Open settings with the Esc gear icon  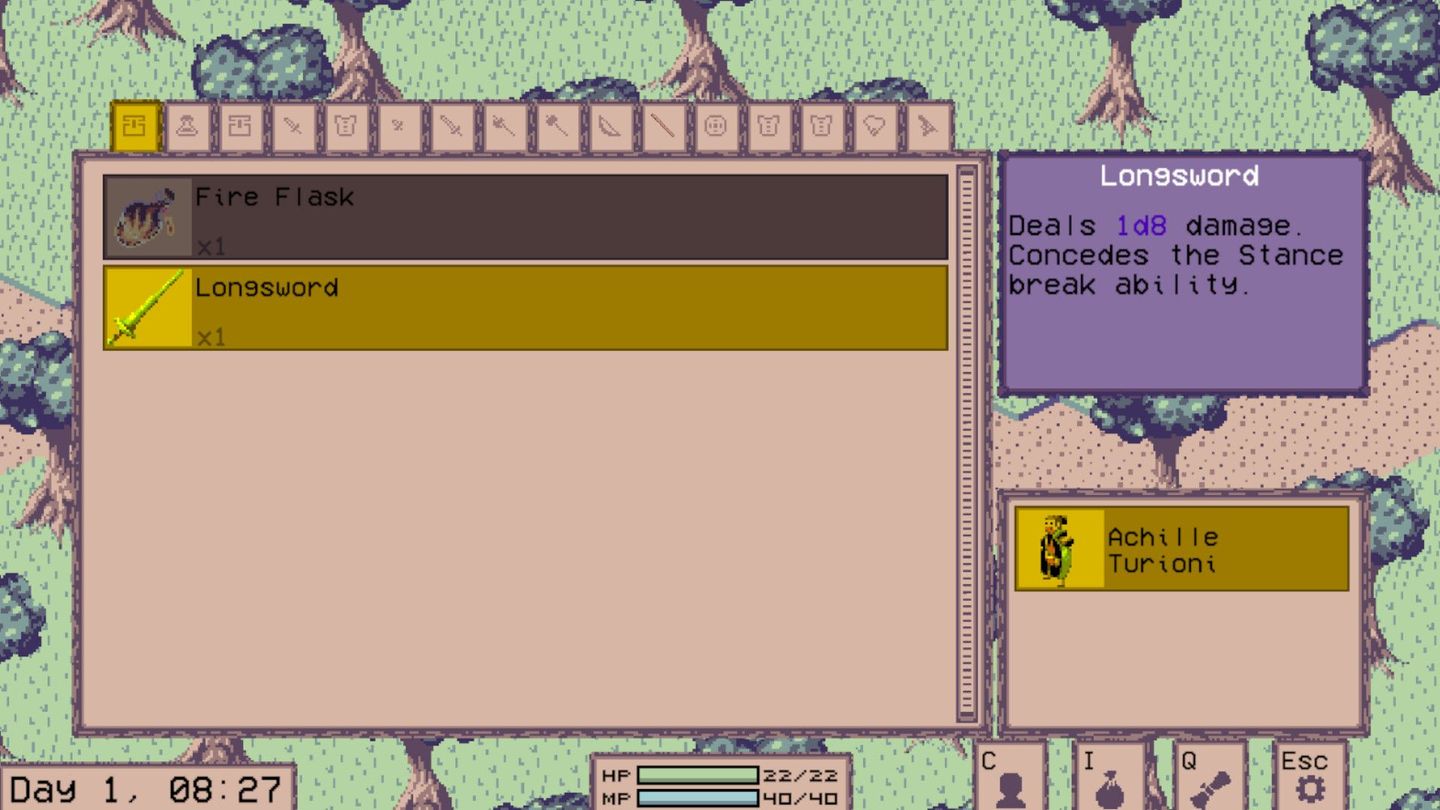1310,778
